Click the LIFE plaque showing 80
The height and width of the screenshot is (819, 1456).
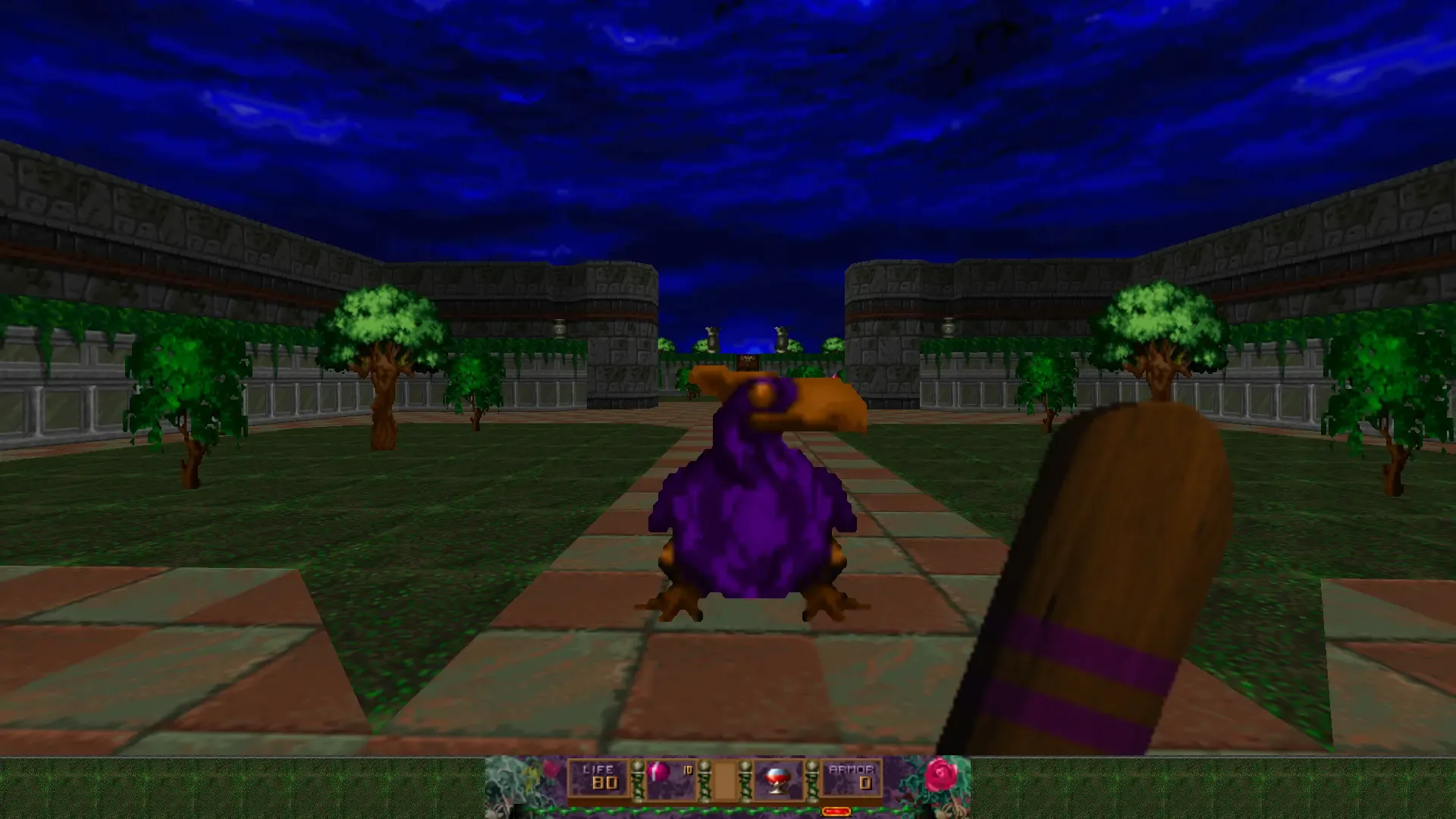click(x=598, y=778)
